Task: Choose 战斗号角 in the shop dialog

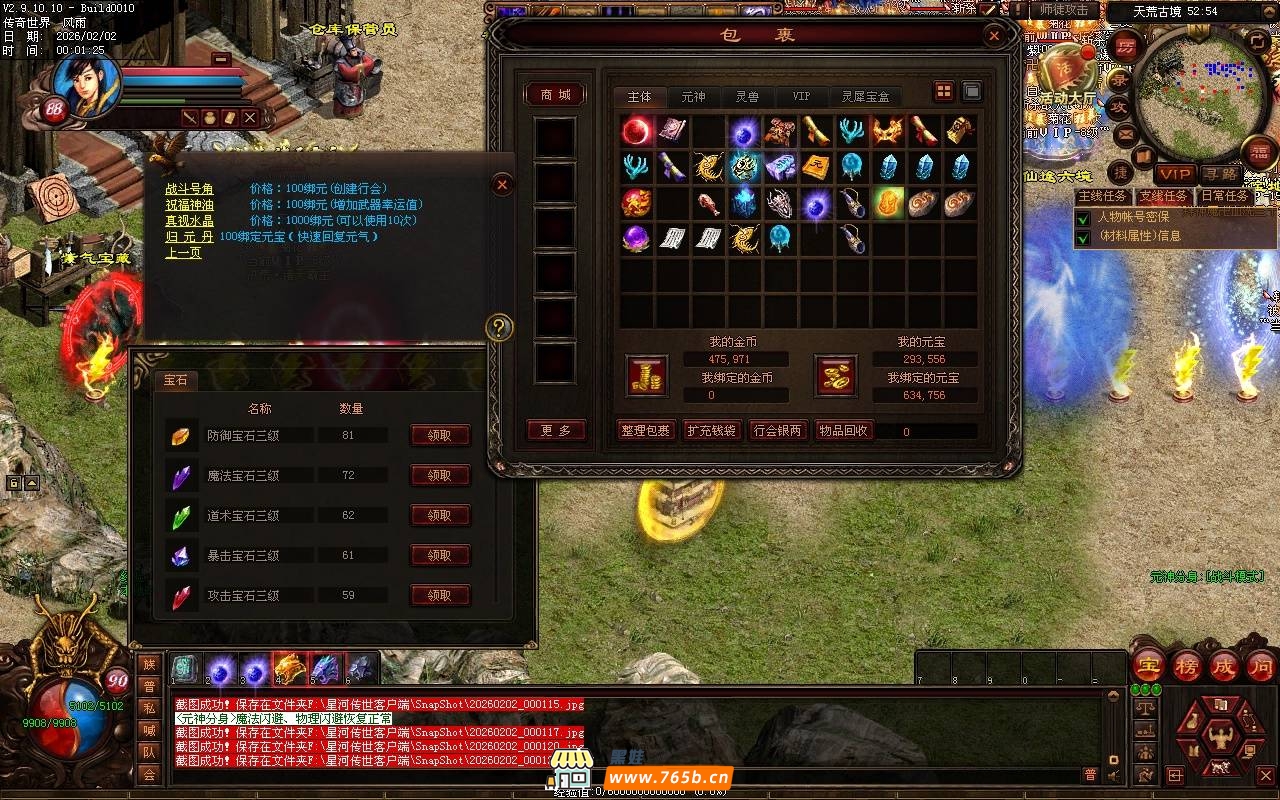Action: (x=190, y=189)
